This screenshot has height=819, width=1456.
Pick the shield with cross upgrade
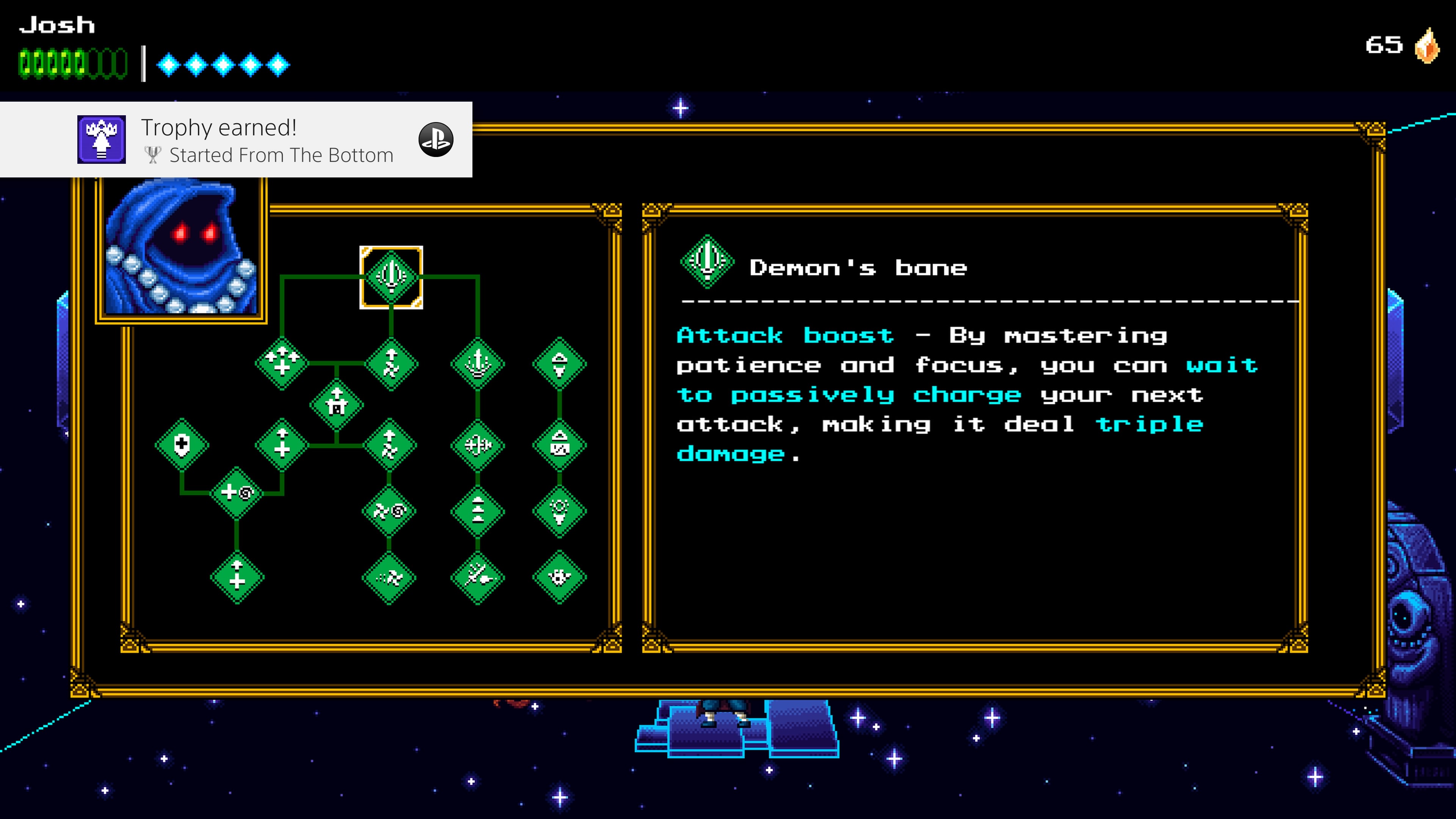(x=182, y=445)
